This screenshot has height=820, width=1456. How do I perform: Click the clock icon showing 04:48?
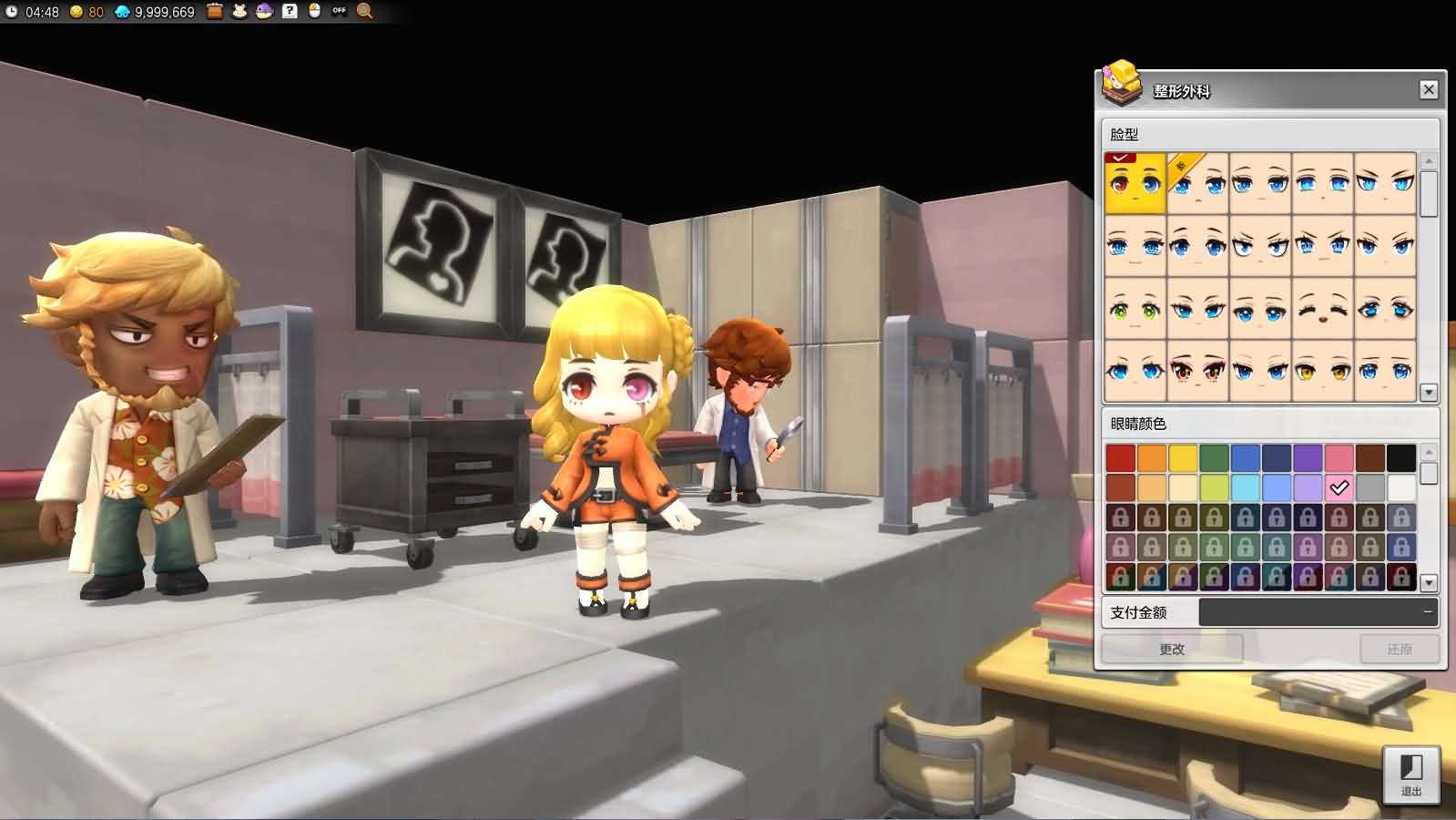[12, 12]
